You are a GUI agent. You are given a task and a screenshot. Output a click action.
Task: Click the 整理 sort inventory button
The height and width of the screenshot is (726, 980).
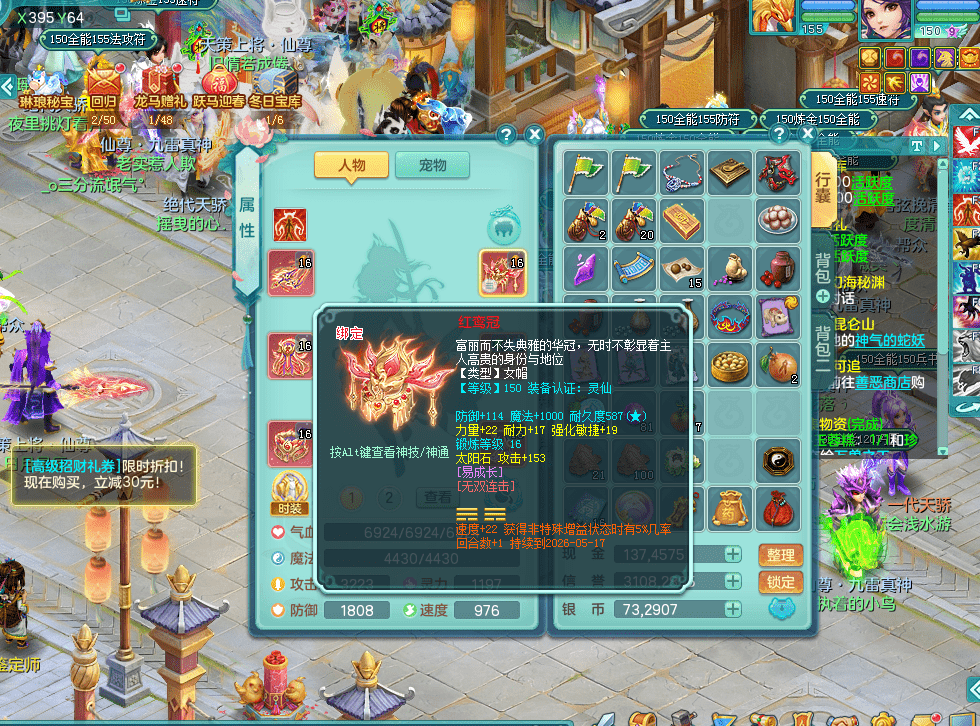pos(780,555)
